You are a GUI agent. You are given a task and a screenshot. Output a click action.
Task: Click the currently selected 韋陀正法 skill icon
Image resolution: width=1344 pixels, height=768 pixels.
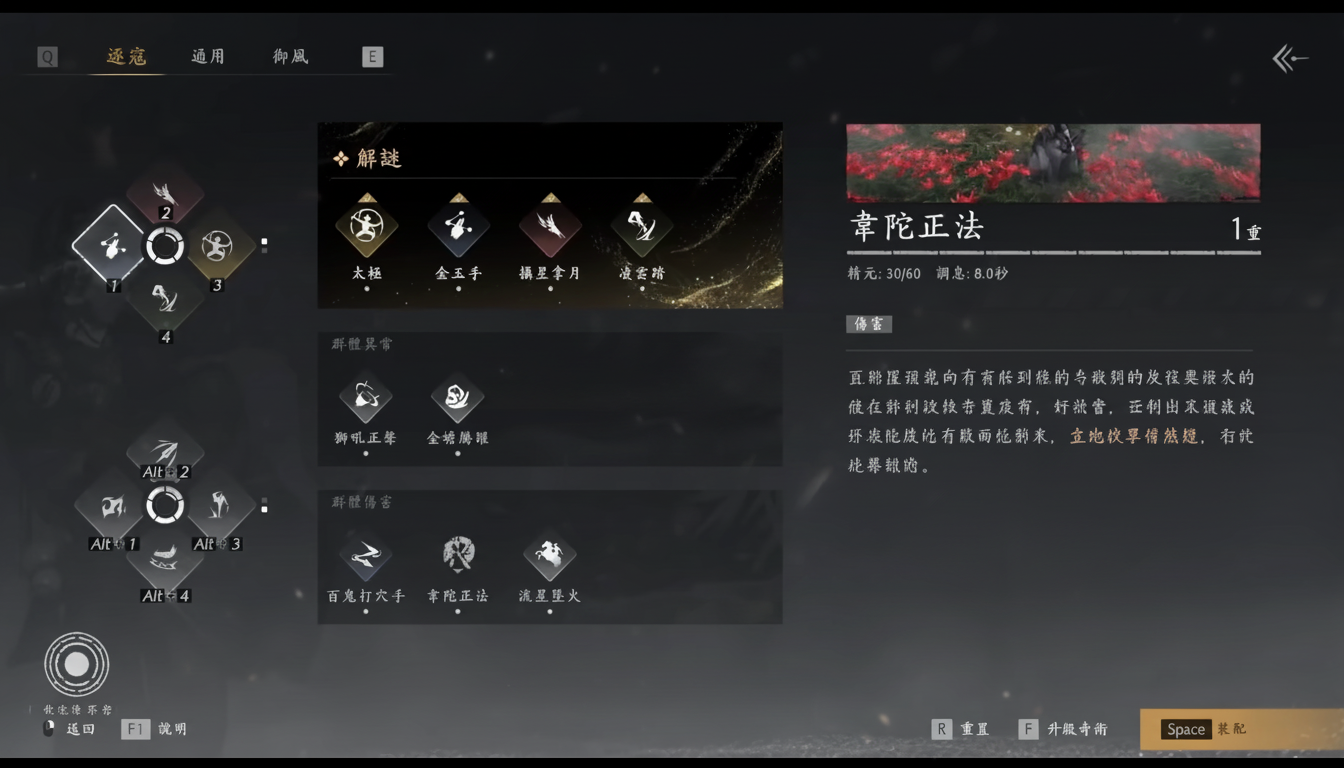tap(458, 556)
